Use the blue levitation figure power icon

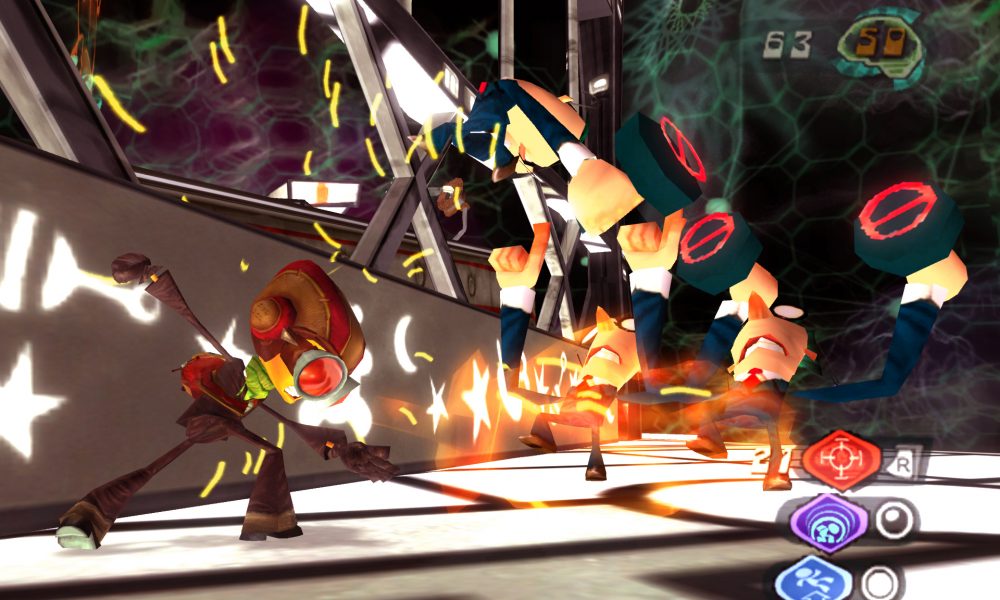click(812, 580)
